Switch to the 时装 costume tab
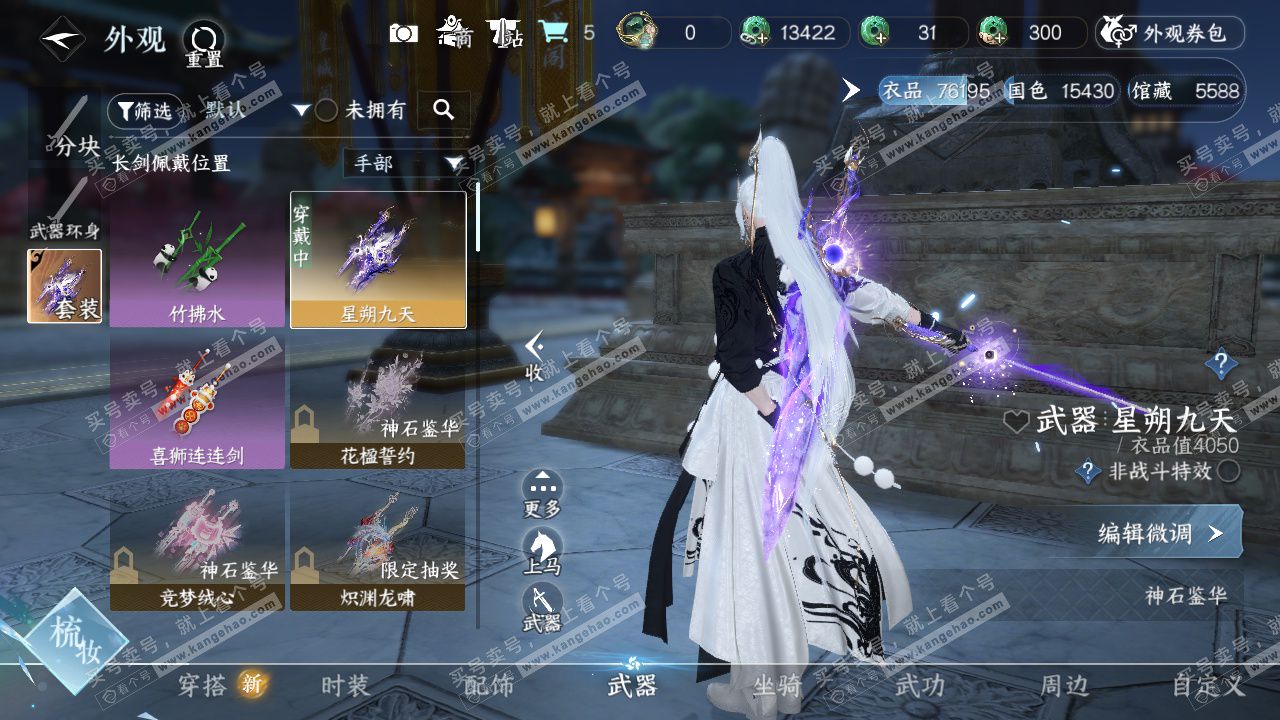The width and height of the screenshot is (1280, 720). [x=345, y=686]
